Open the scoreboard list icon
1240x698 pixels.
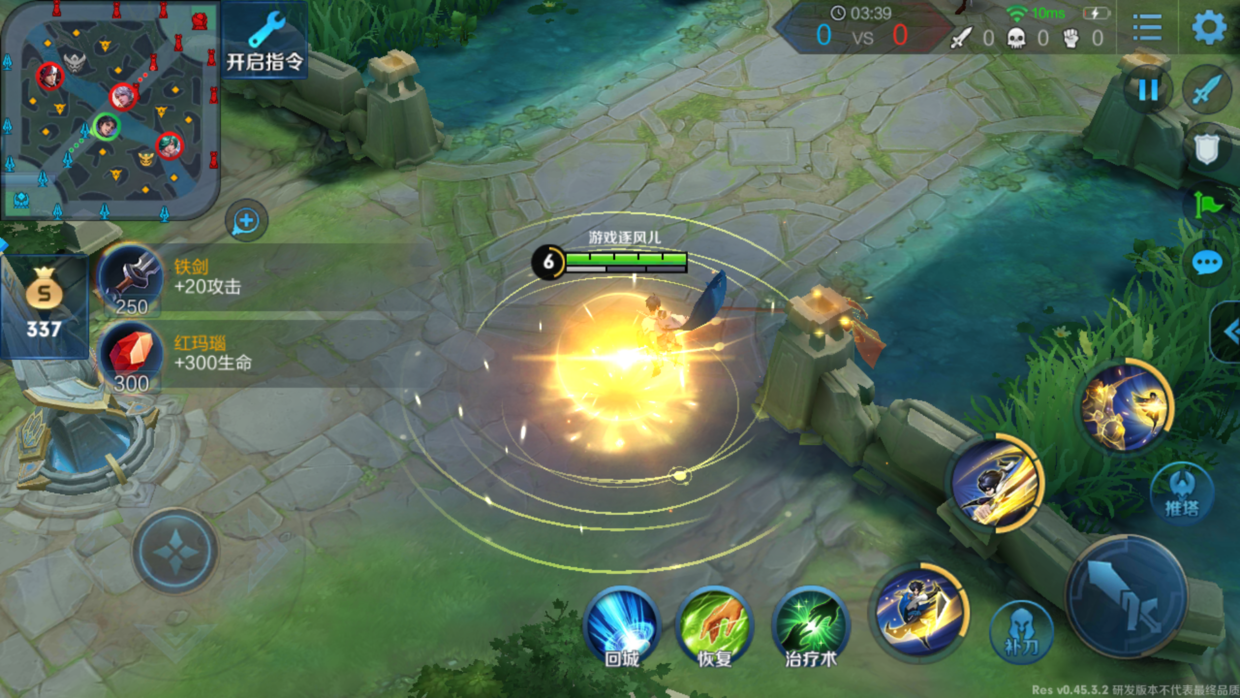1147,27
